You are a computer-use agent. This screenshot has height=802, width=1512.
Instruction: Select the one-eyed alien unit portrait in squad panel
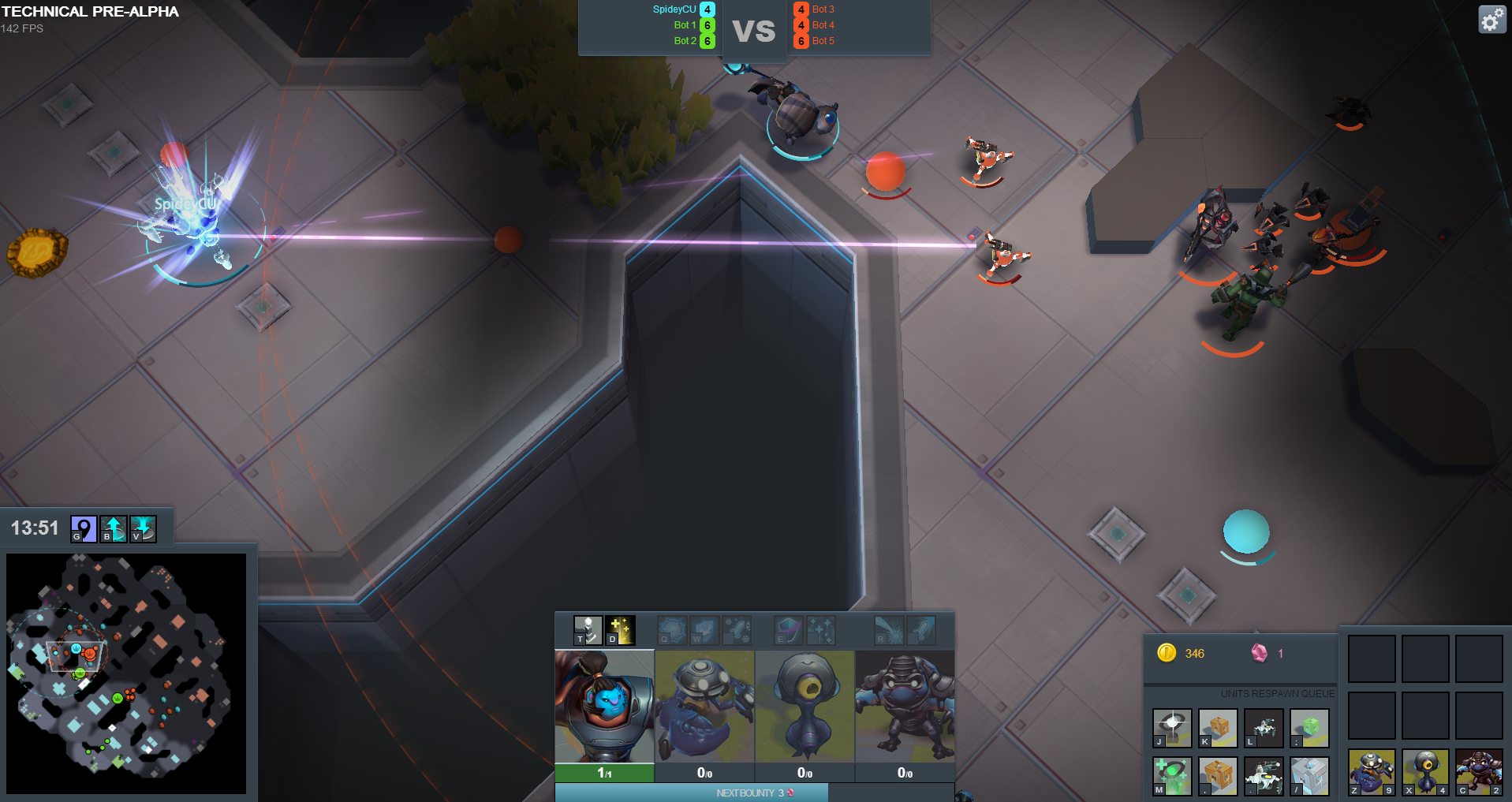[805, 706]
